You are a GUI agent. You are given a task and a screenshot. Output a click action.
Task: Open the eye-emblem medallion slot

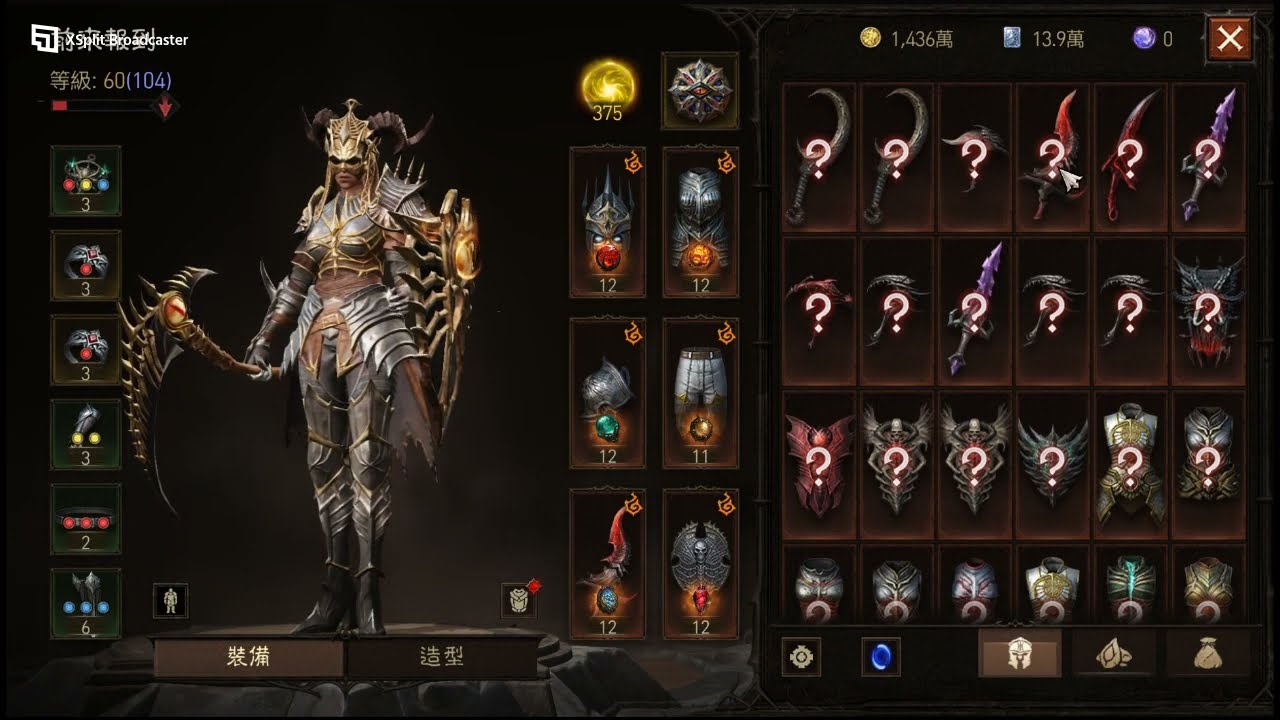(700, 90)
